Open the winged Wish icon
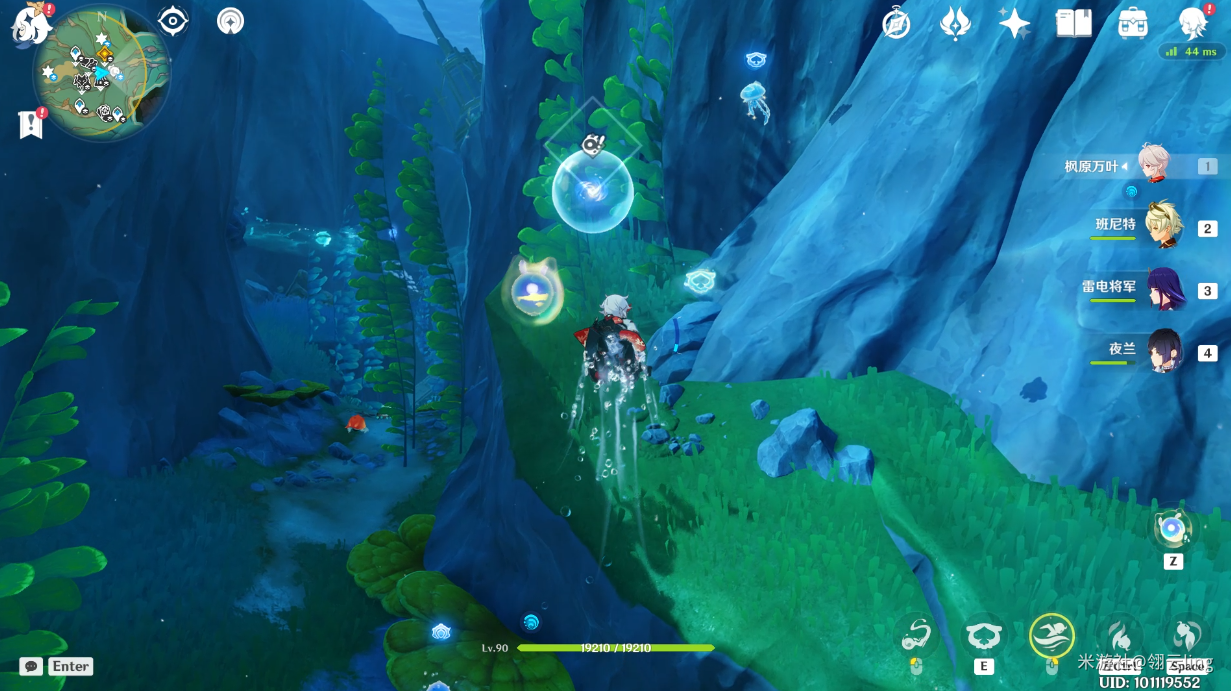The image size is (1231, 691). click(x=955, y=23)
